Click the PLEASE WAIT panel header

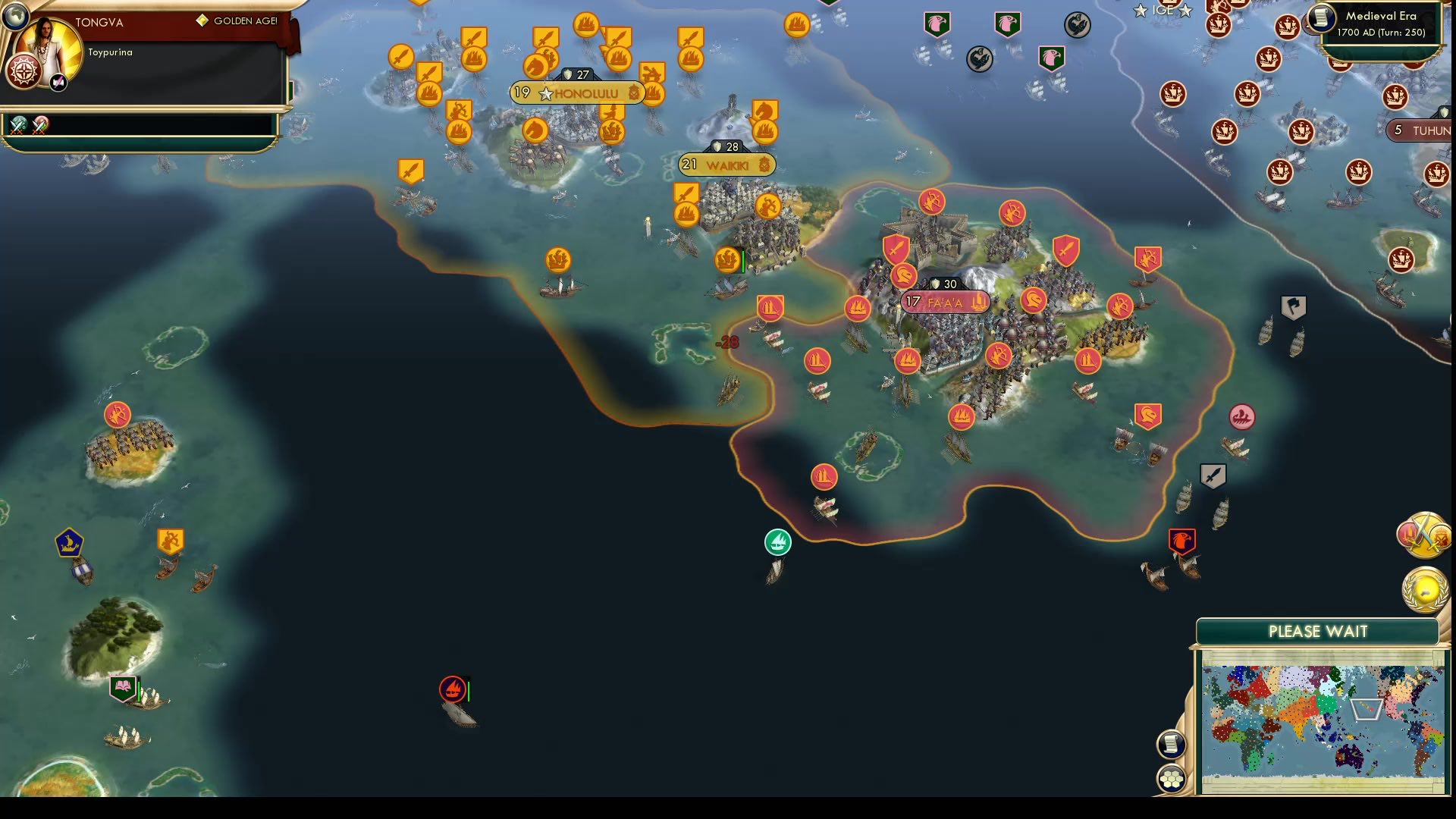(x=1317, y=630)
